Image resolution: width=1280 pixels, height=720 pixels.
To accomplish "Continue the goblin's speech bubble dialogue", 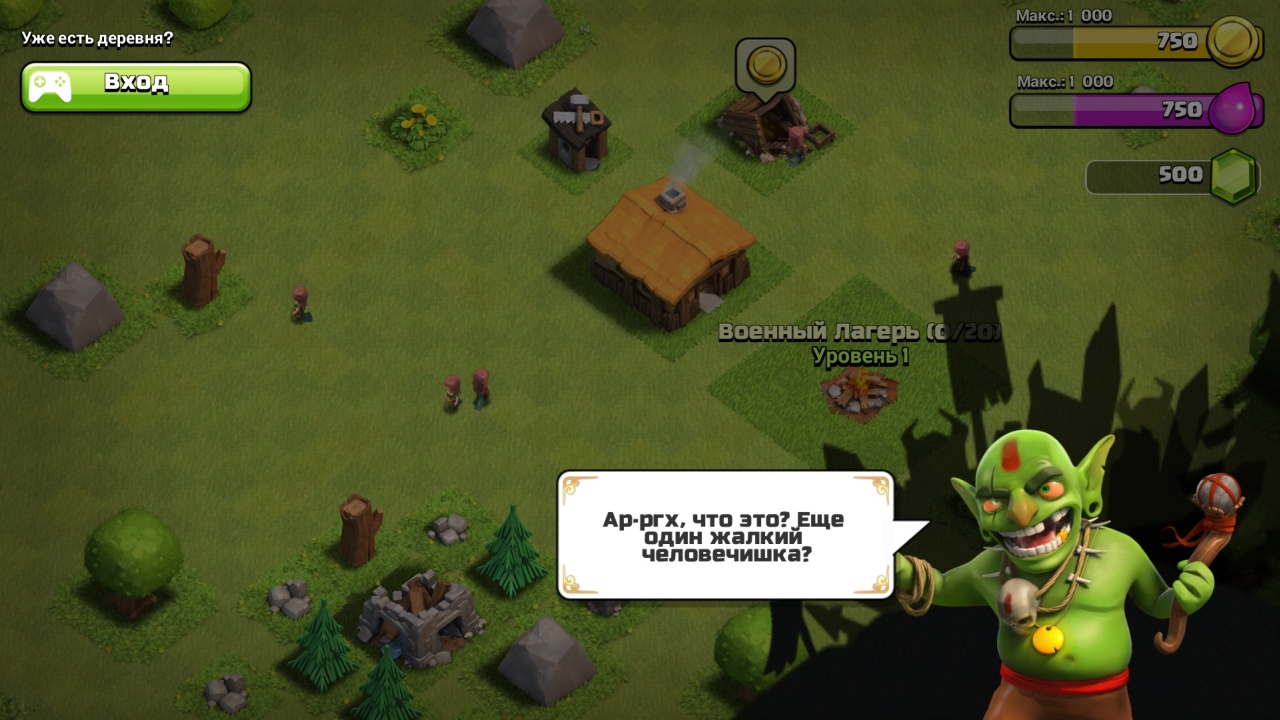I will (x=725, y=535).
